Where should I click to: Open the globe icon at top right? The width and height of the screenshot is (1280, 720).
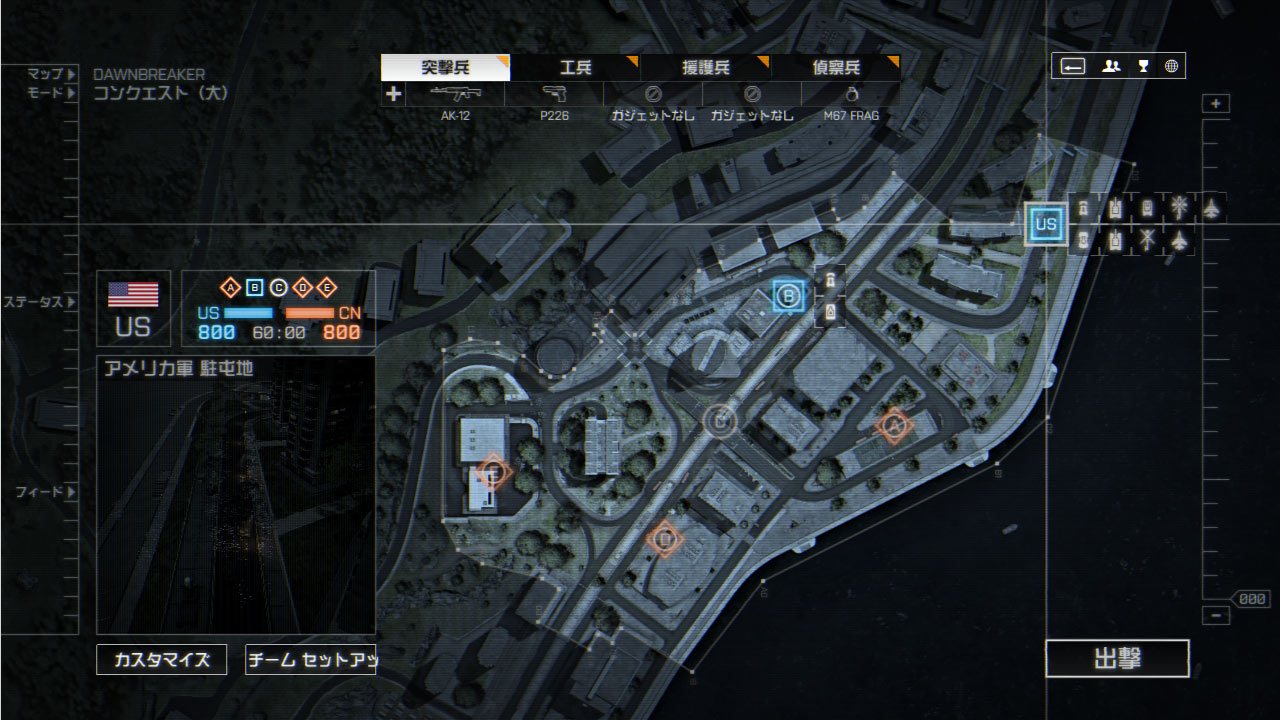[x=1171, y=67]
